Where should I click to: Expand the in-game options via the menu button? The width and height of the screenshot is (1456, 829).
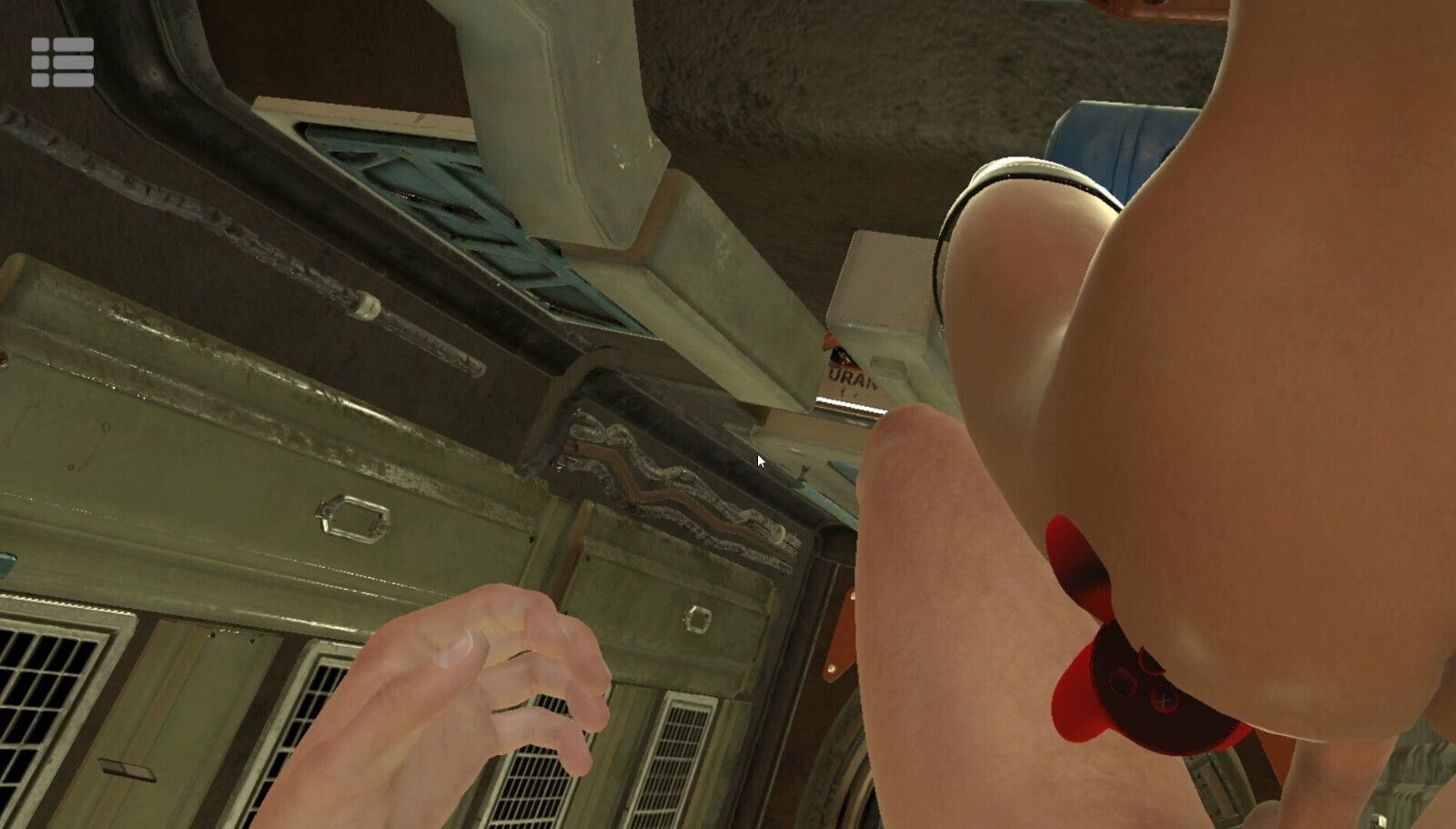tap(62, 60)
